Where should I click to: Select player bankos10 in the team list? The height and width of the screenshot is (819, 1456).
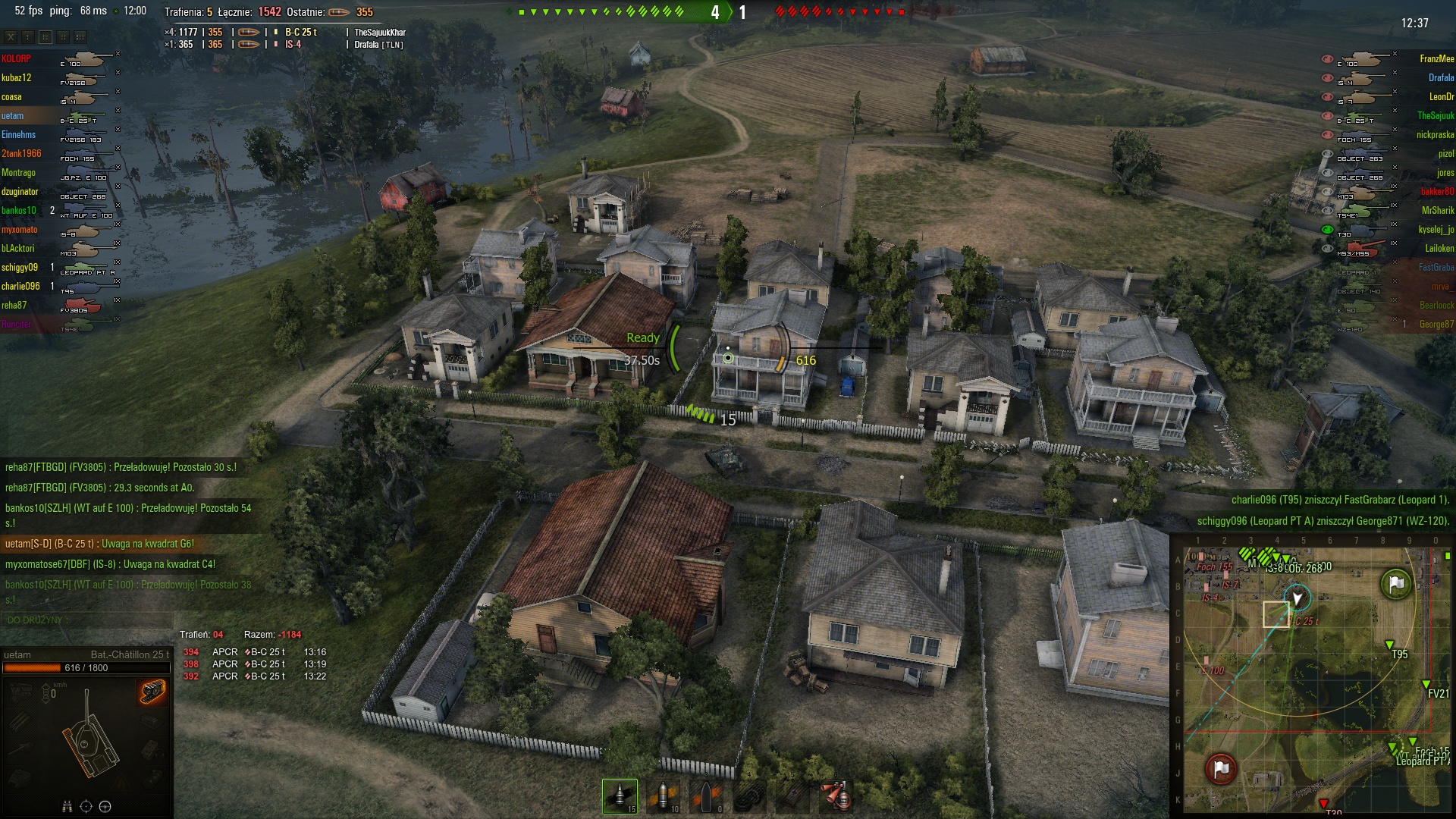point(19,211)
